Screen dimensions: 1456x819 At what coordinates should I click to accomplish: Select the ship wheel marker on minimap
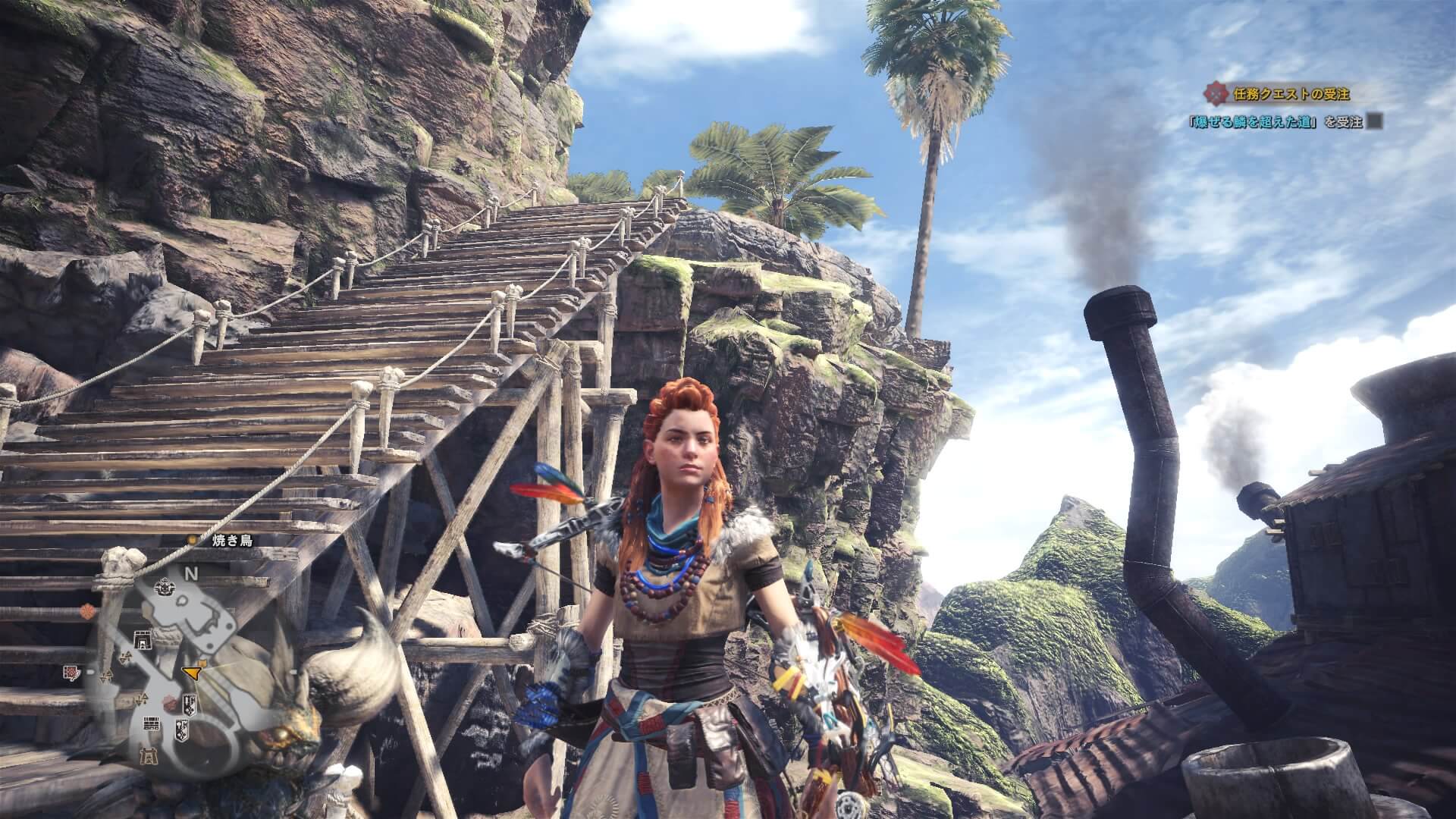[x=163, y=586]
